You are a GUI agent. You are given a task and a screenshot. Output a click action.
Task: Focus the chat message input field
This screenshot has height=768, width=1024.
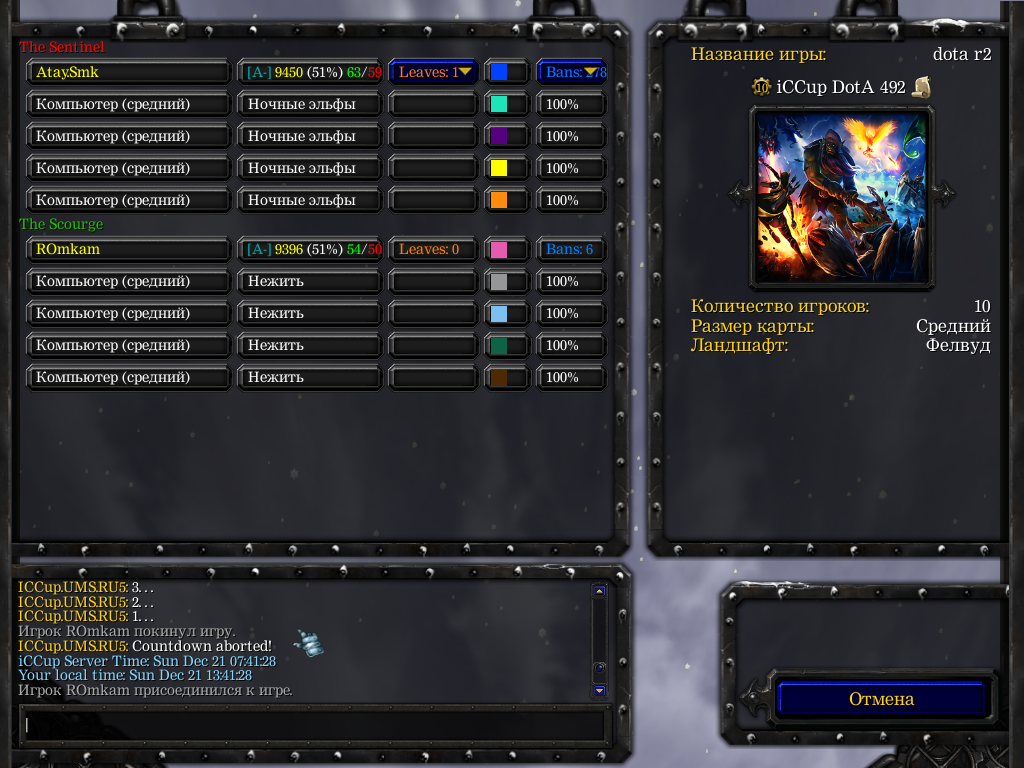(x=315, y=725)
